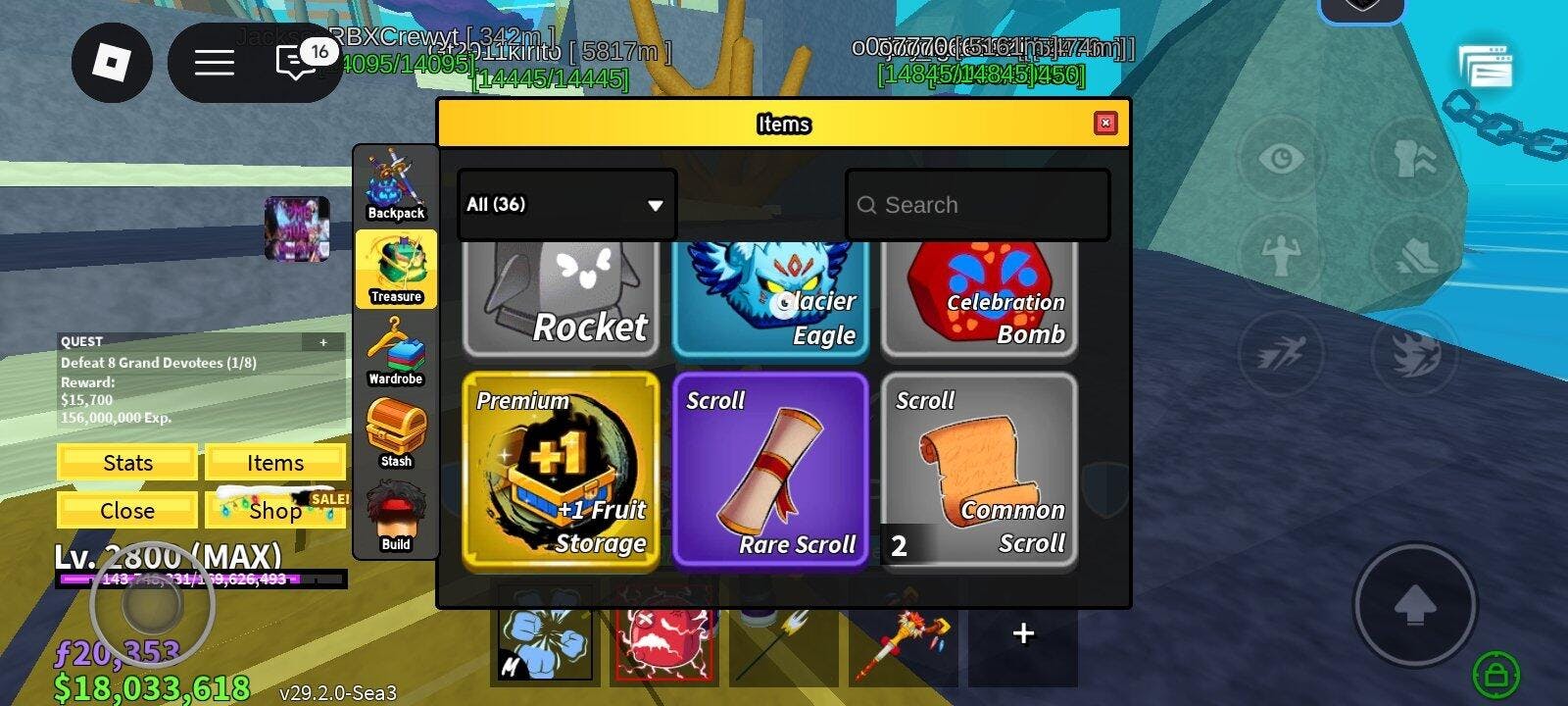Screen dimensions: 1568x706
Task: Close the side menu buttons
Action: (127, 510)
